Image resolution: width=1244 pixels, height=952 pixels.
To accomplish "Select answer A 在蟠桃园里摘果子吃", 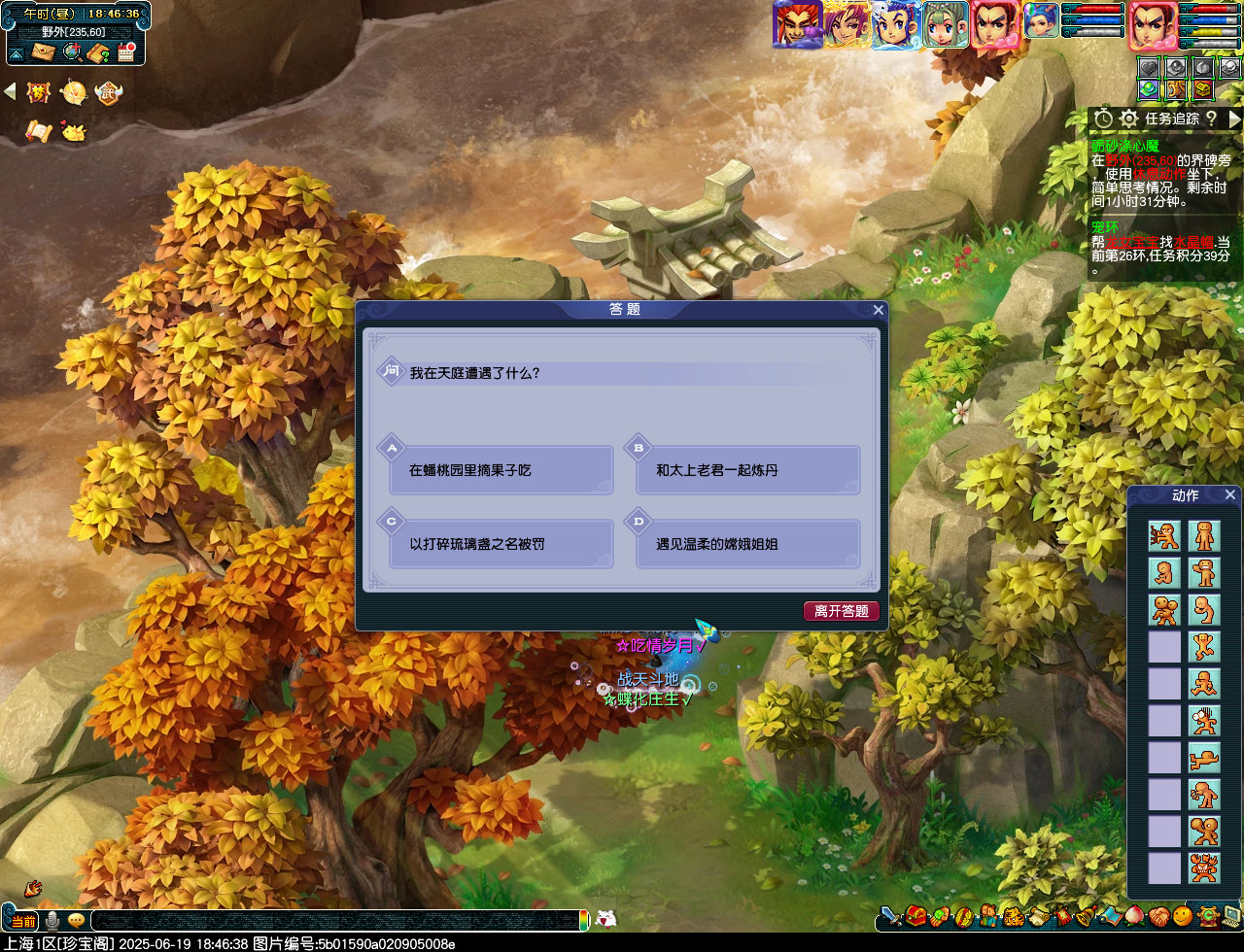I will click(x=501, y=470).
